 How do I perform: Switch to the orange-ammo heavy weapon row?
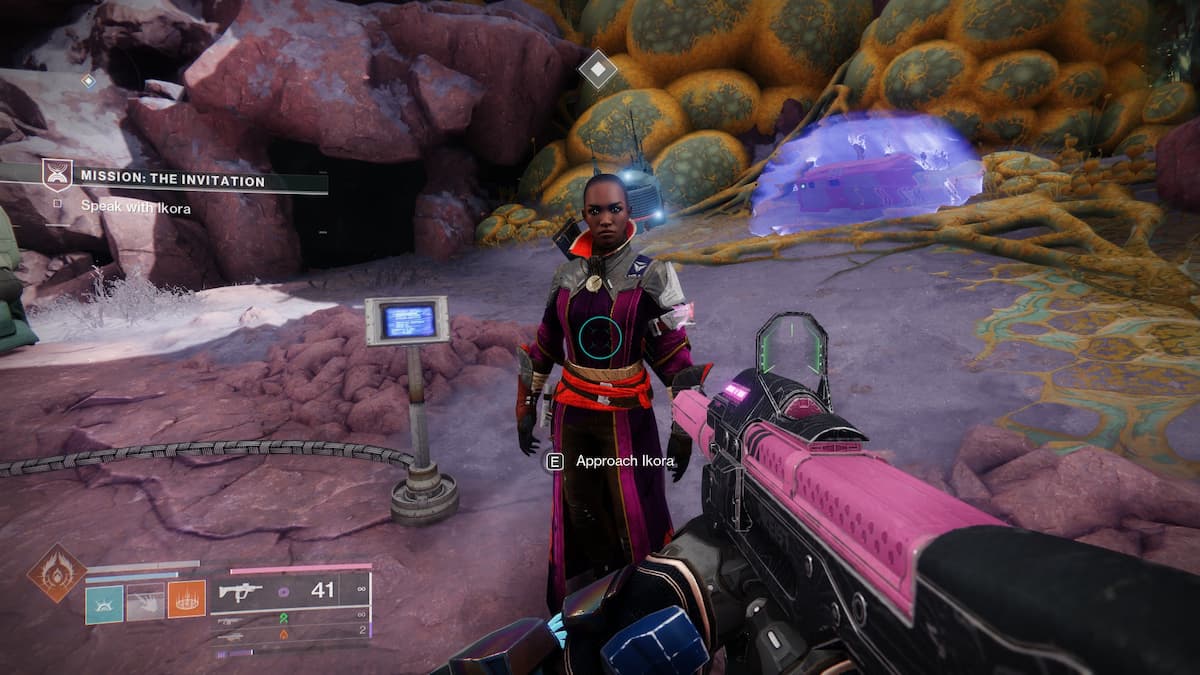(290, 635)
